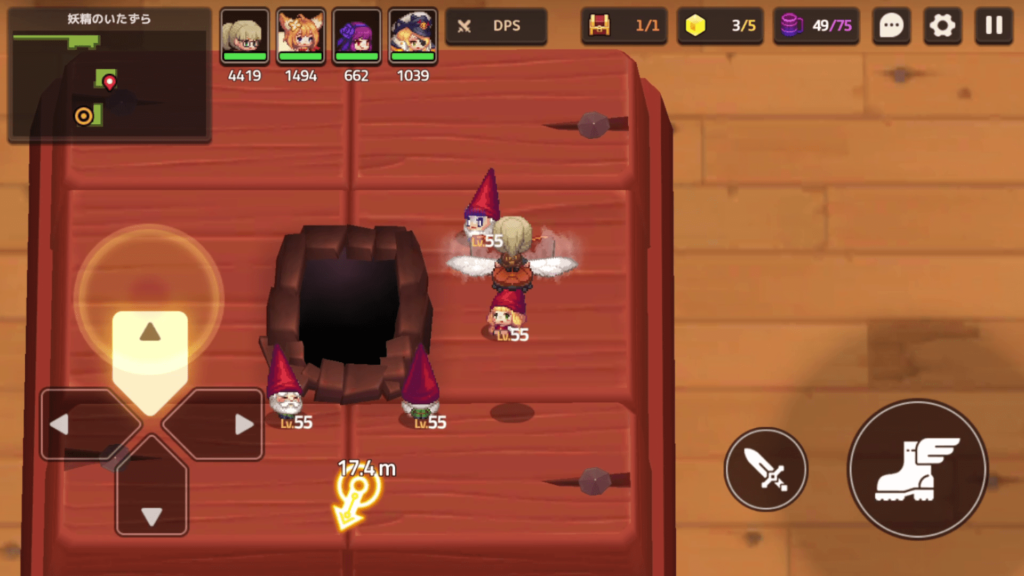The width and height of the screenshot is (1024, 576).
Task: Open the gear settings menu
Action: [942, 26]
